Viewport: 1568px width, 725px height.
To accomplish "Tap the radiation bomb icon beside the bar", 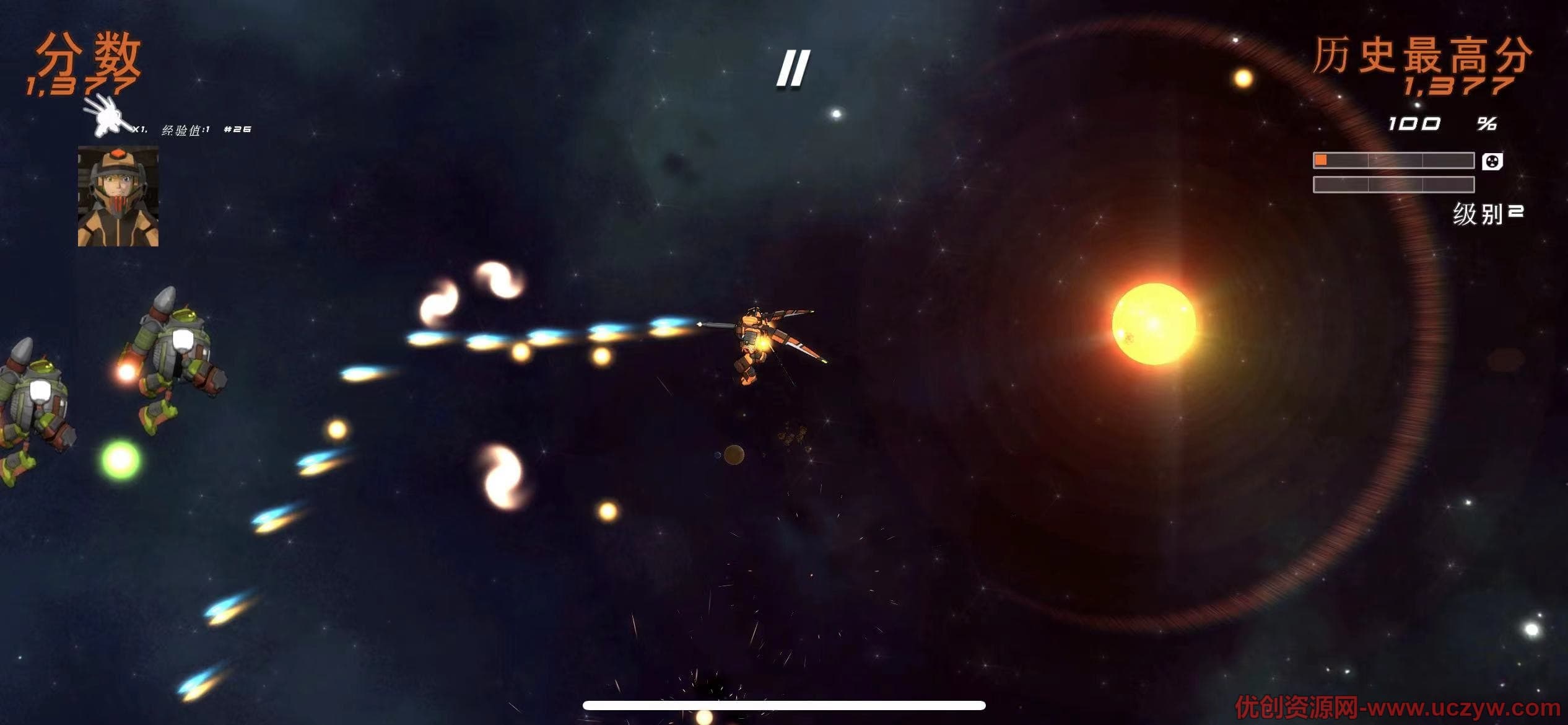I will 1492,162.
